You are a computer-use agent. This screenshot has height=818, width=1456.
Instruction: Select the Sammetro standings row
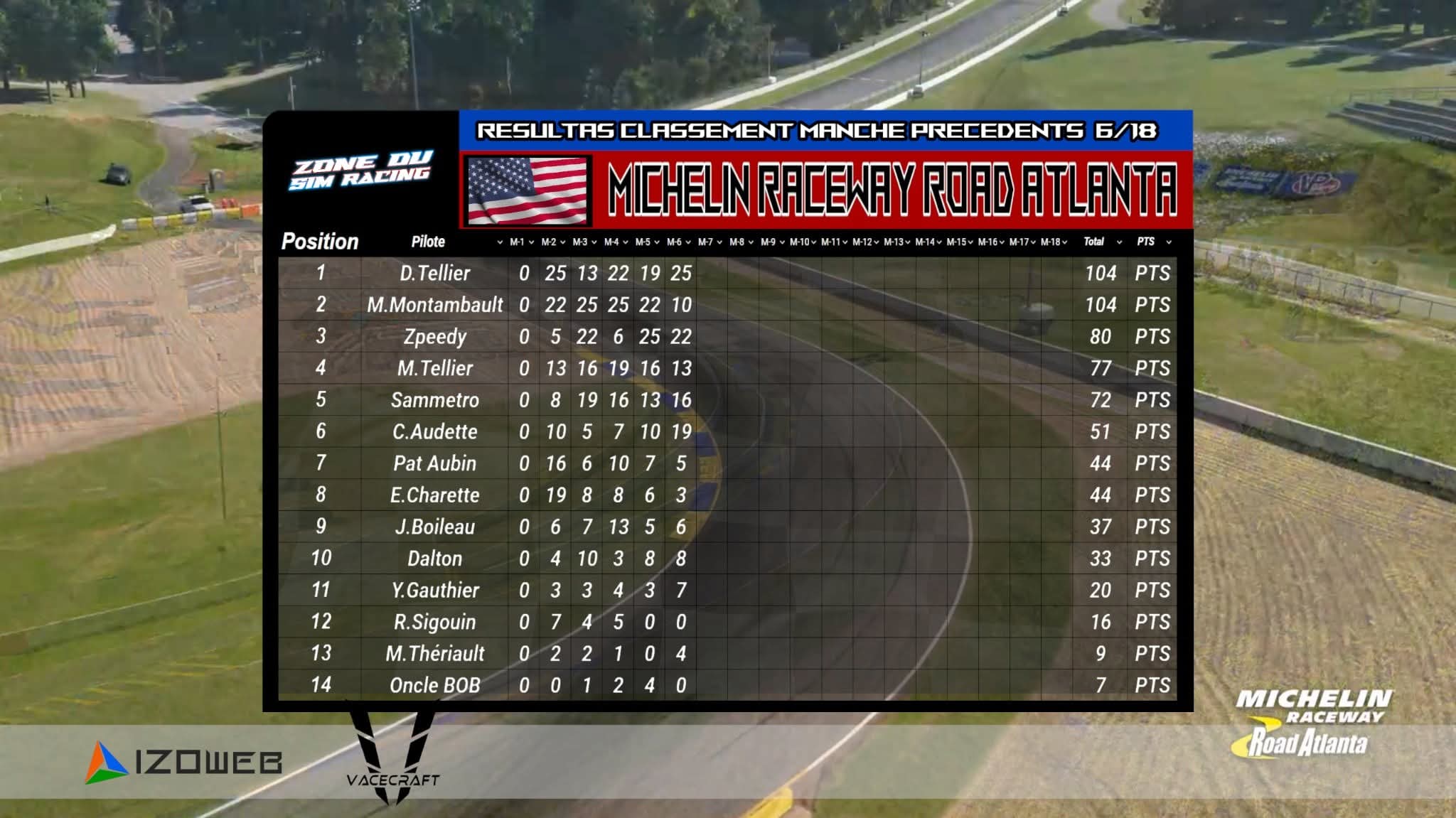pyautogui.click(x=434, y=400)
